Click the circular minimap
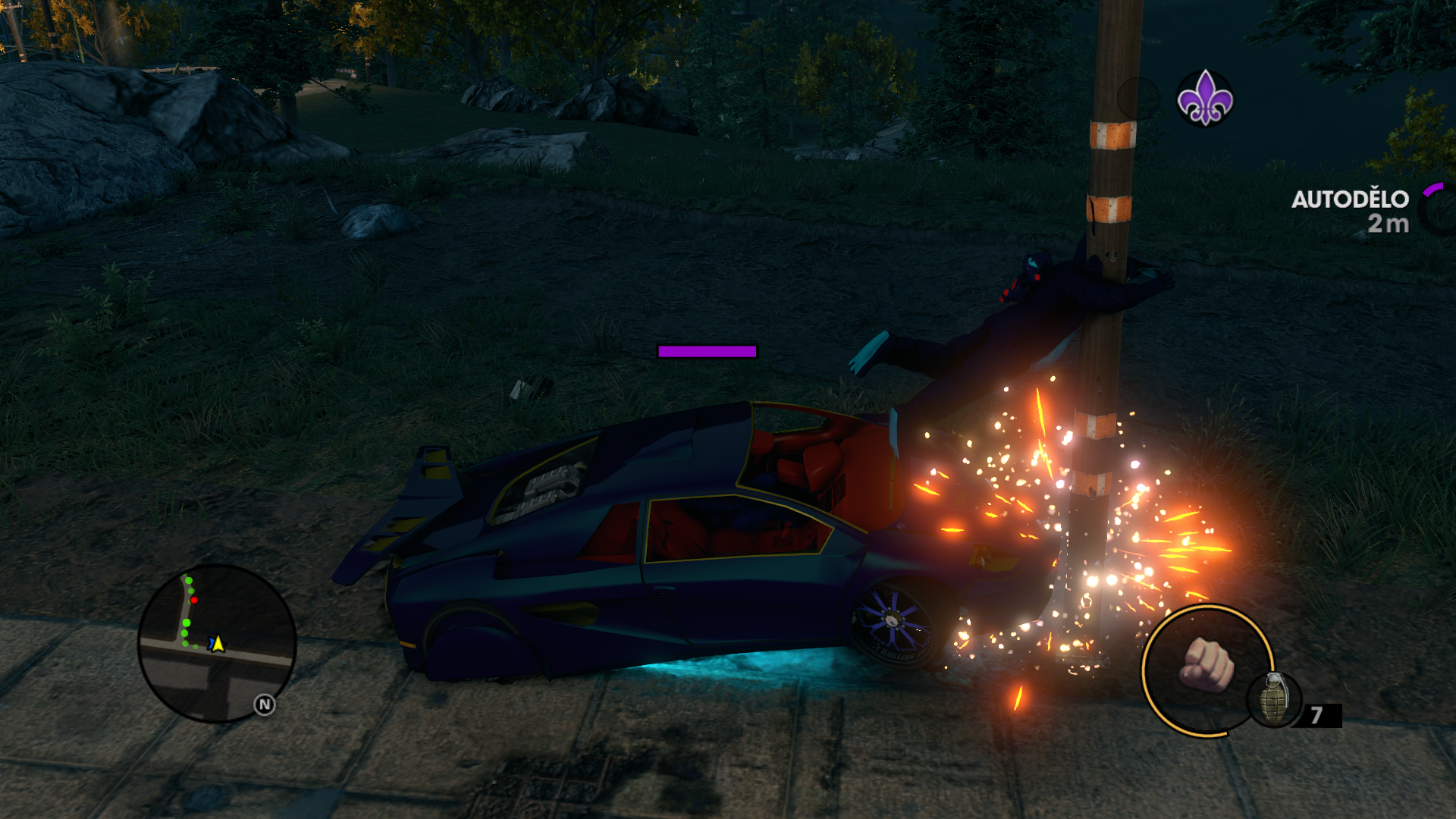 pos(217,643)
